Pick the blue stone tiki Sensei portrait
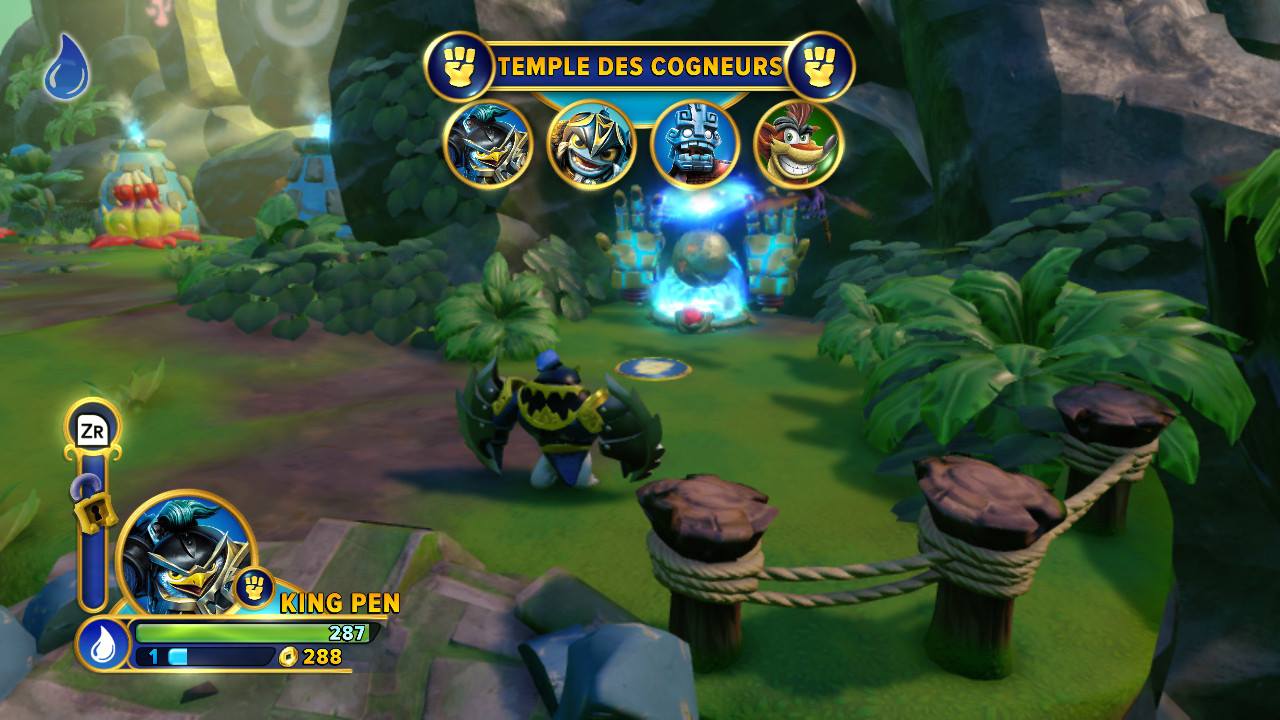 694,144
